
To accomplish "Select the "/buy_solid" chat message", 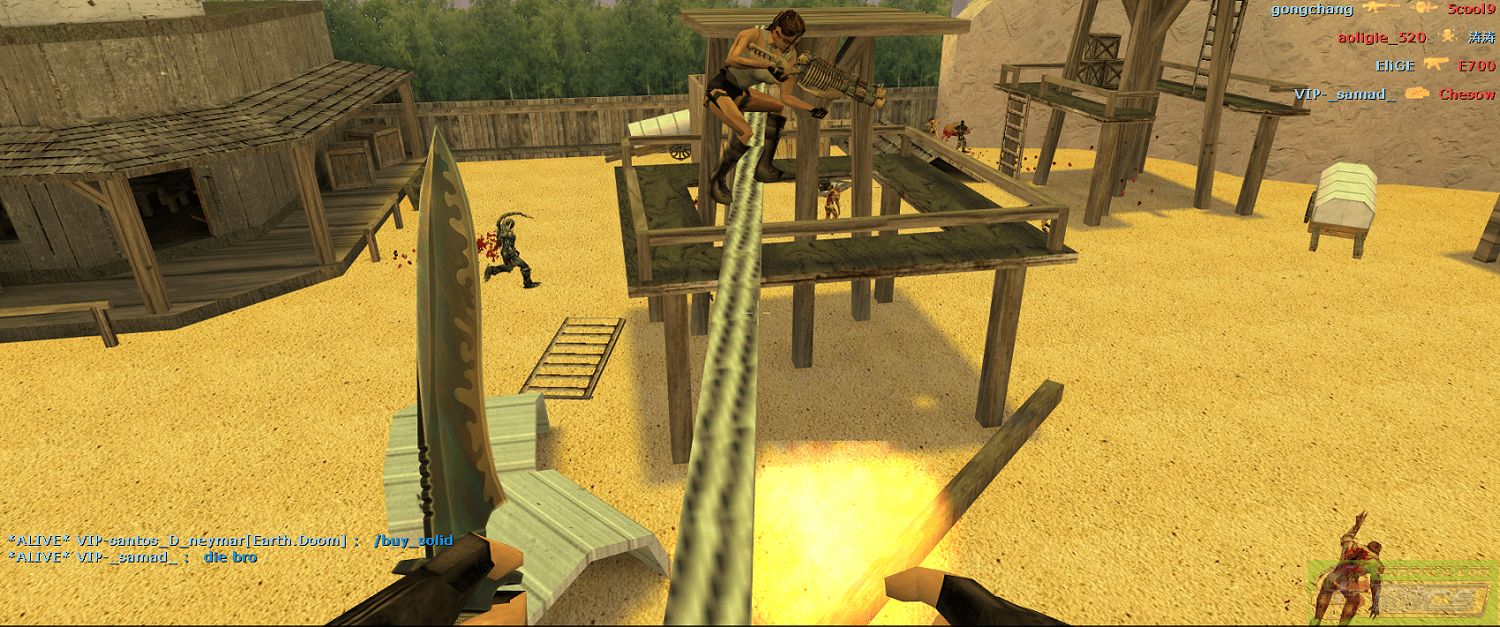I will pos(413,540).
